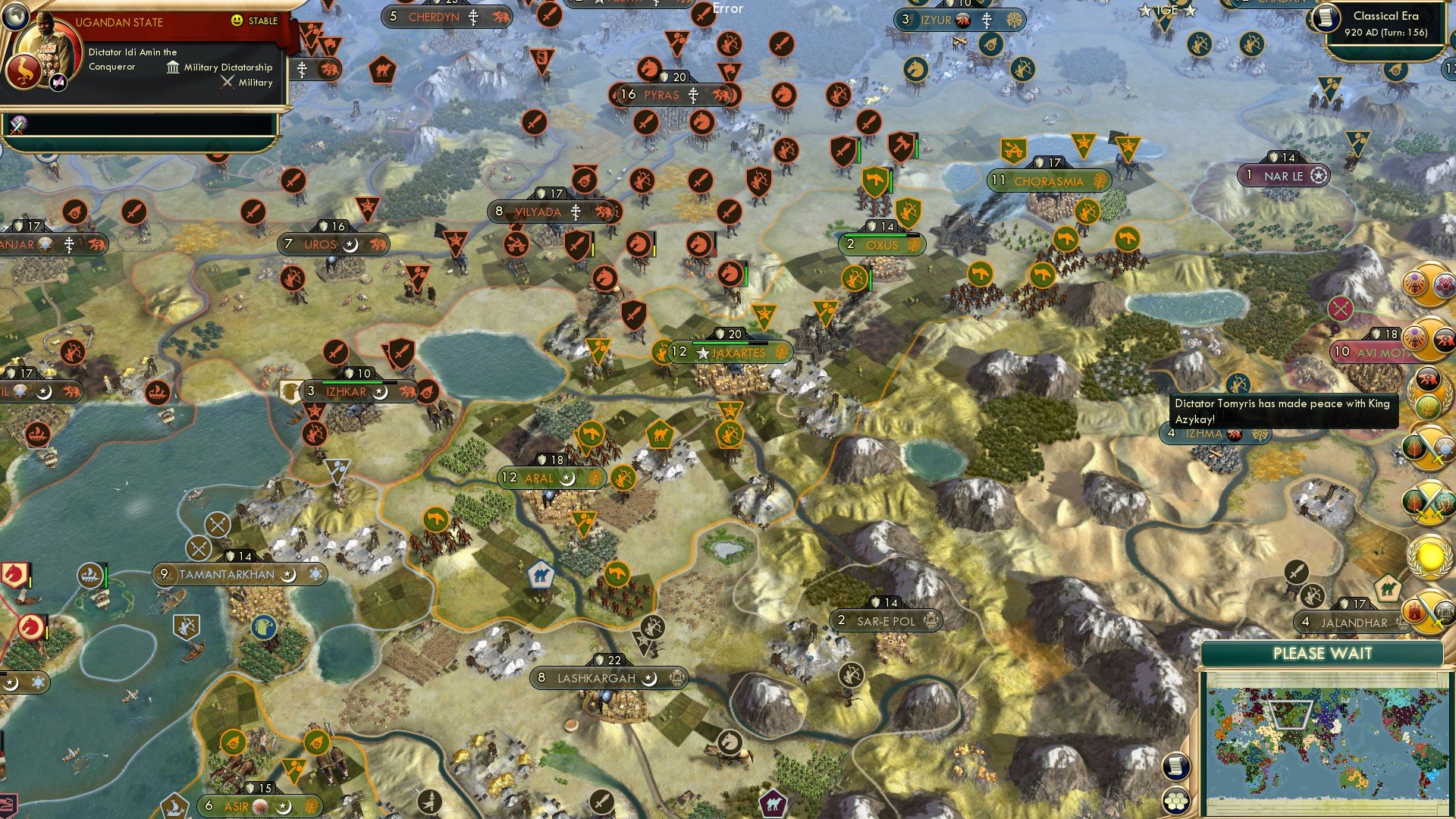
Task: Toggle strategic view with the hexagon icon
Action: [x=1175, y=800]
